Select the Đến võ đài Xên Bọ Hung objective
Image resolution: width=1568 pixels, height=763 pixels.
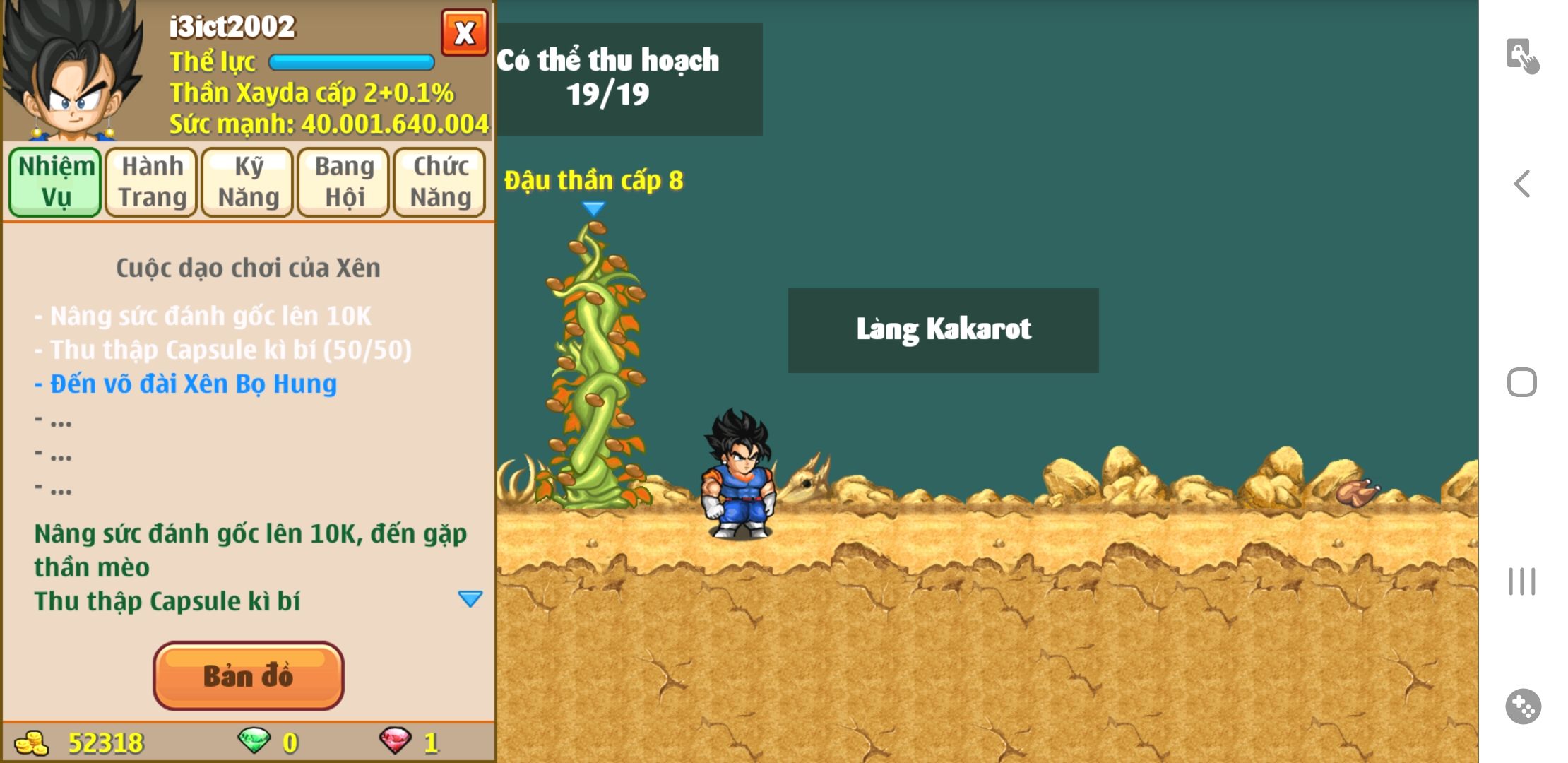(186, 384)
